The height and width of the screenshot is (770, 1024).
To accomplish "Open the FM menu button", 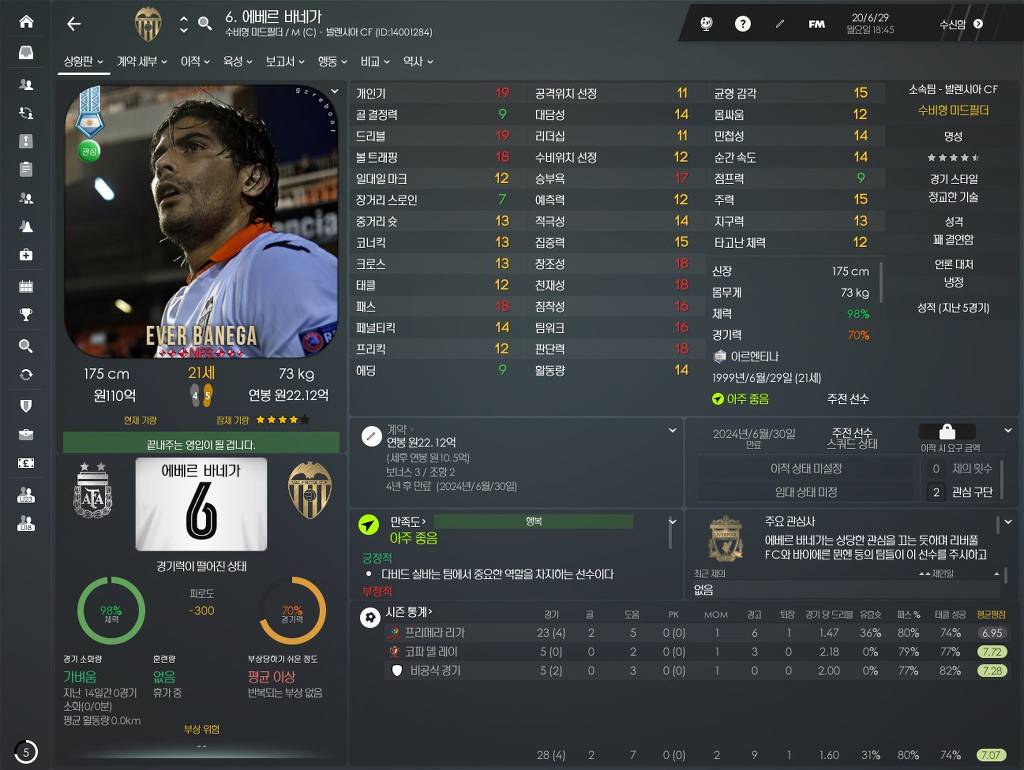I will click(817, 24).
